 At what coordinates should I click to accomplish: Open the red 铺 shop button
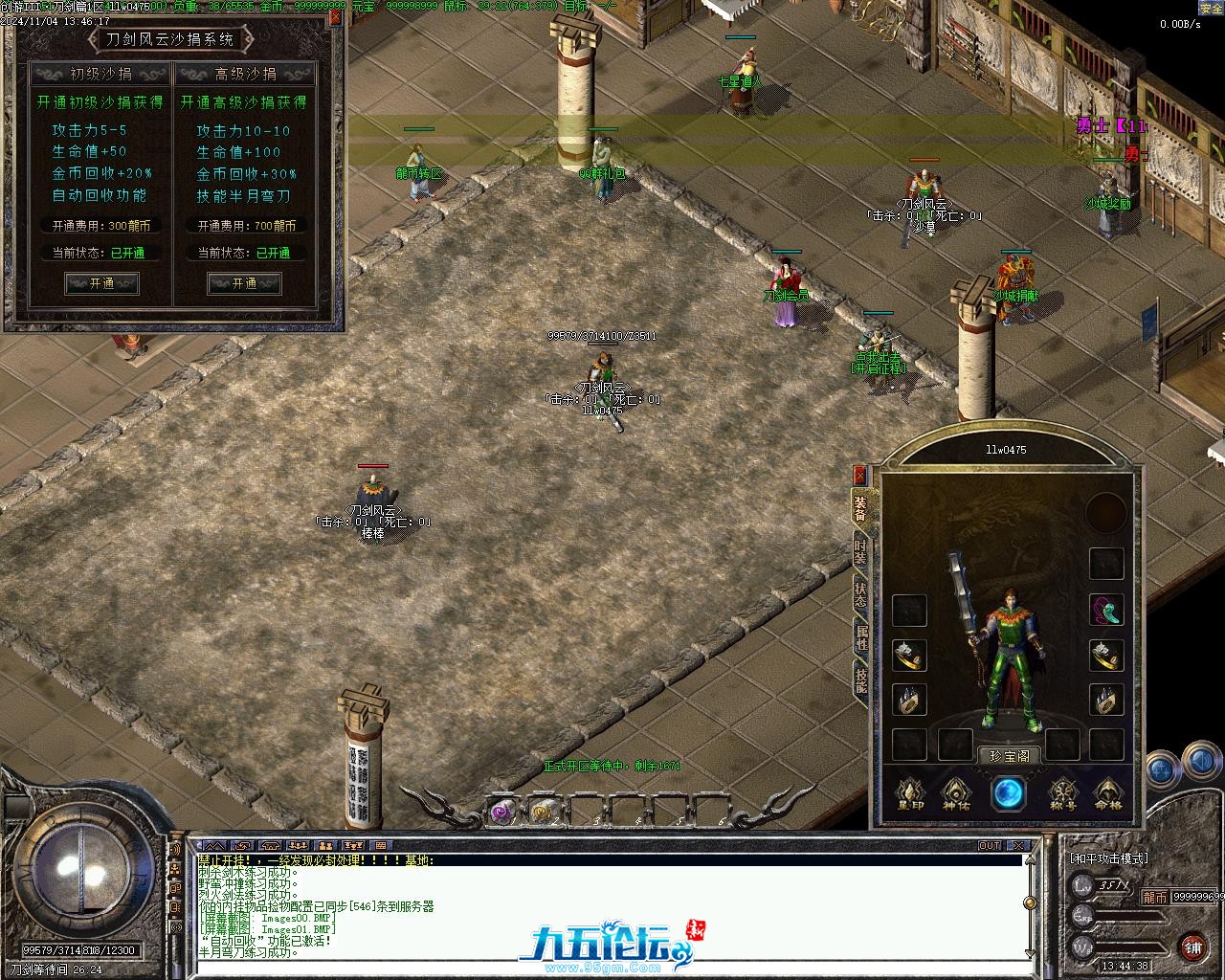[x=1192, y=947]
